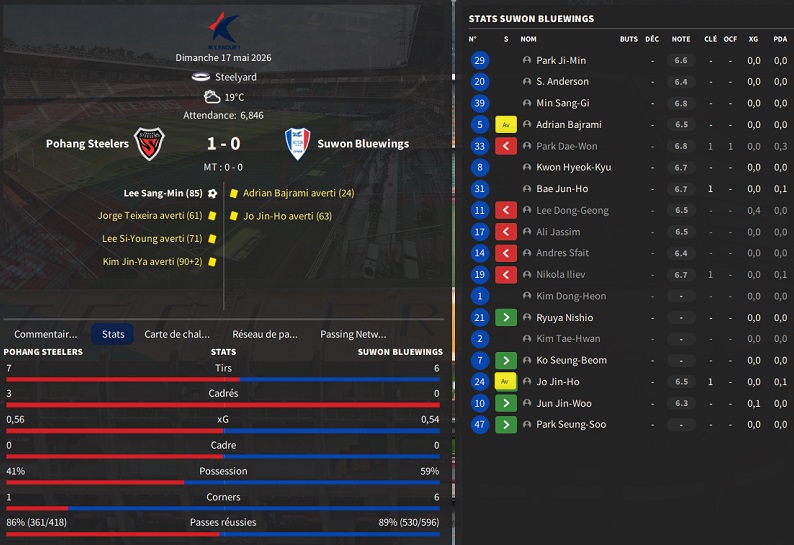Viewport: 794px width, 545px height.
Task: Select Jun Jin-Woo in the list
Action: click(563, 403)
